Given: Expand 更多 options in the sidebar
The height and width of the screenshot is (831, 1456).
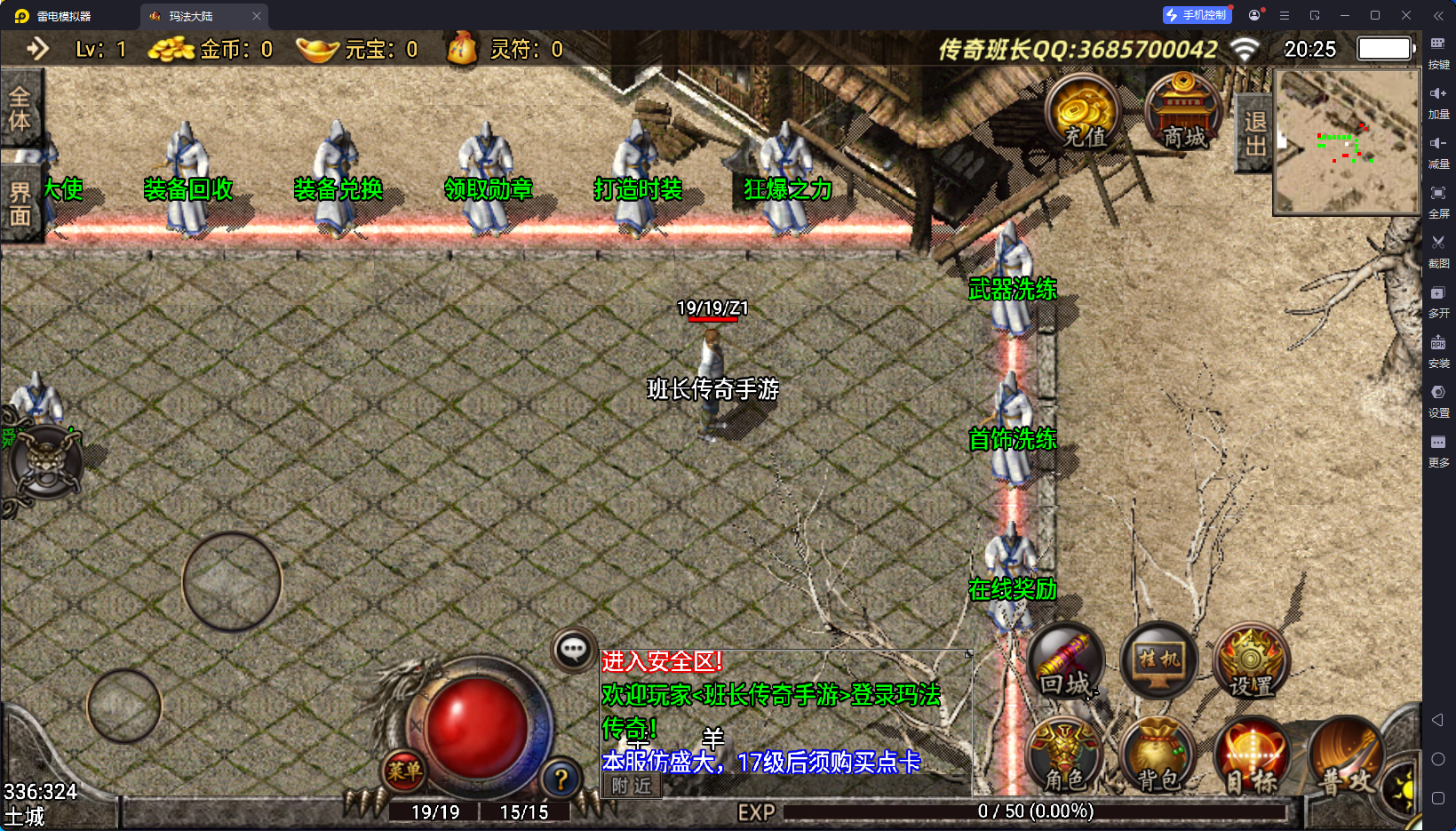Looking at the screenshot, I should pos(1440,451).
